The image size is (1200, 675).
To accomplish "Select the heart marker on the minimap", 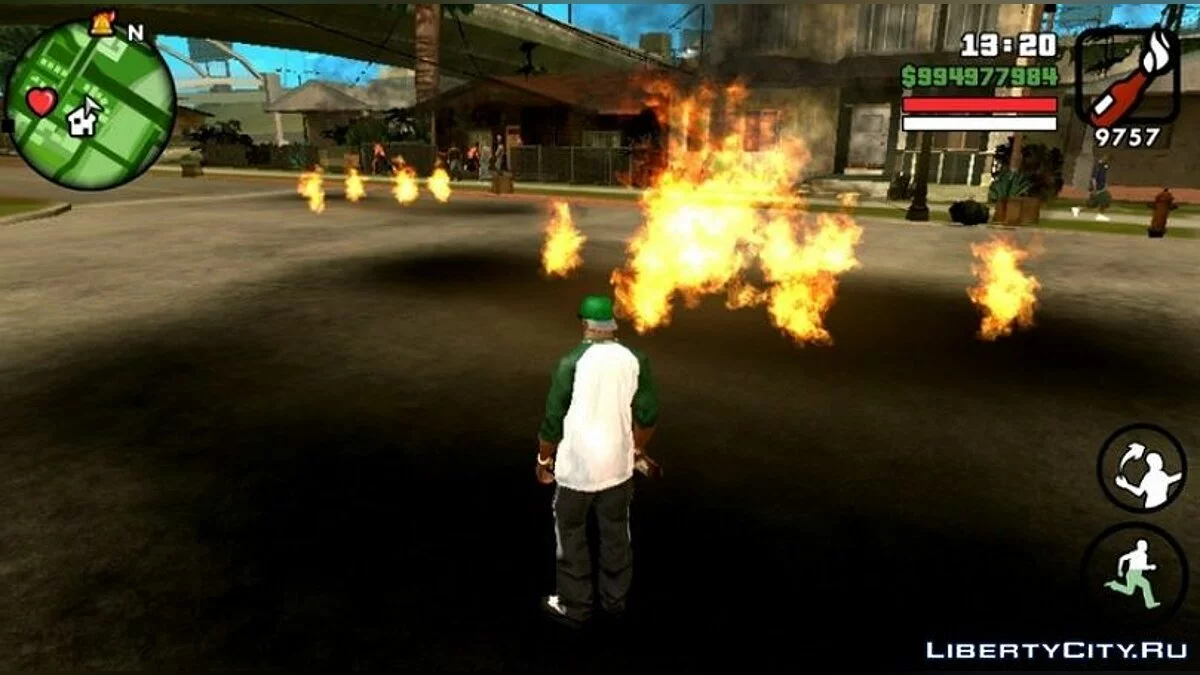I will click(x=41, y=101).
